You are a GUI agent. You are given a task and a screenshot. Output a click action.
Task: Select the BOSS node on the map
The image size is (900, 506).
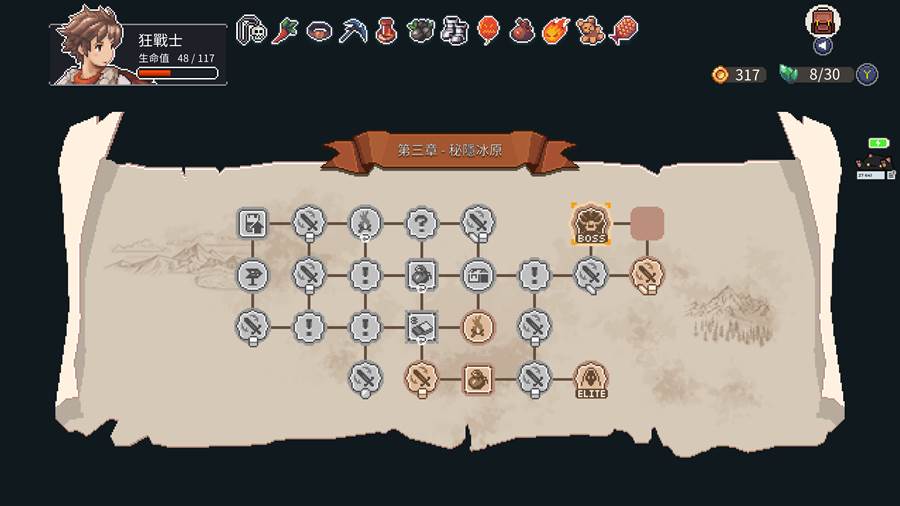[590, 224]
